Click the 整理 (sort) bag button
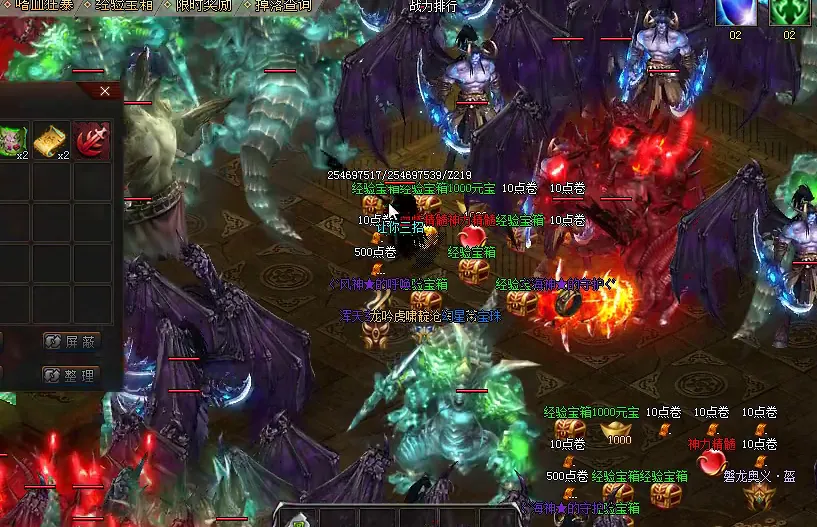 click(x=71, y=375)
